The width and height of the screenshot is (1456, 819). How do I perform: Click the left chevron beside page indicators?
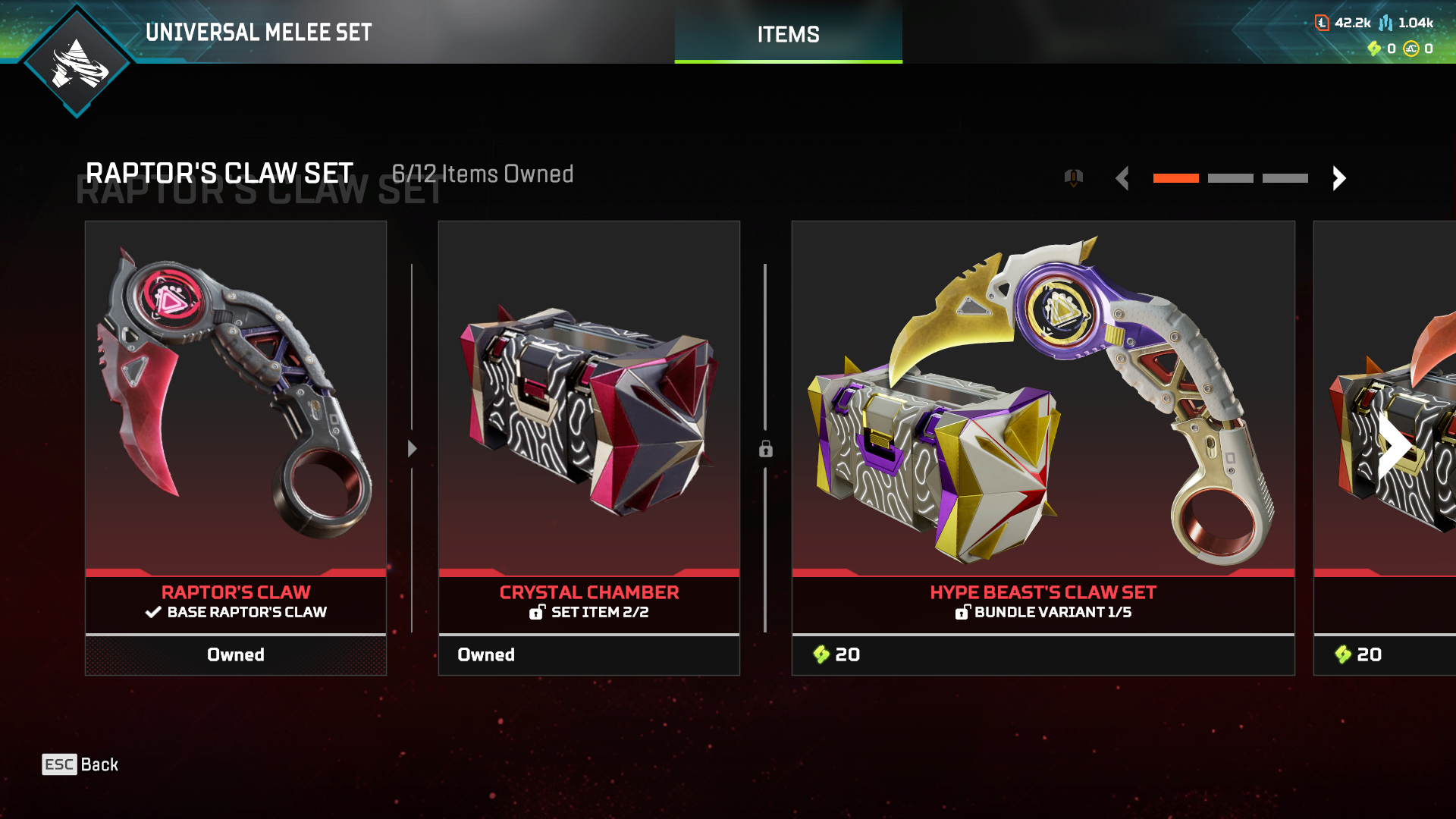1122,178
